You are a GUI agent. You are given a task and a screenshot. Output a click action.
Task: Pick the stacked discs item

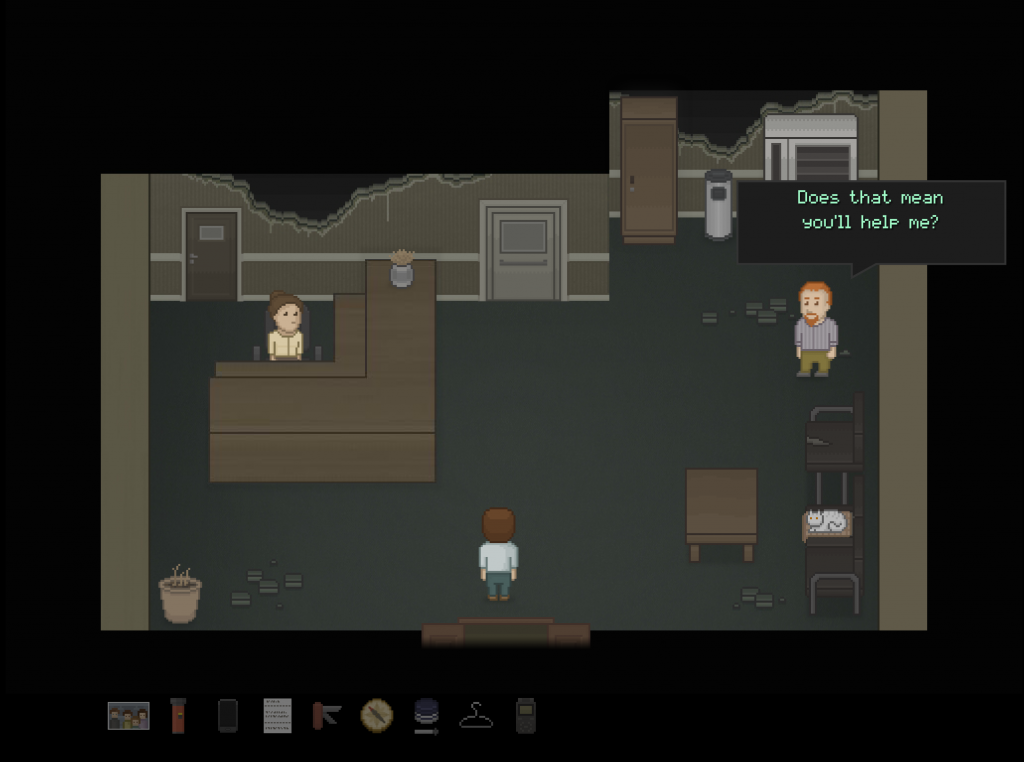pos(426,717)
